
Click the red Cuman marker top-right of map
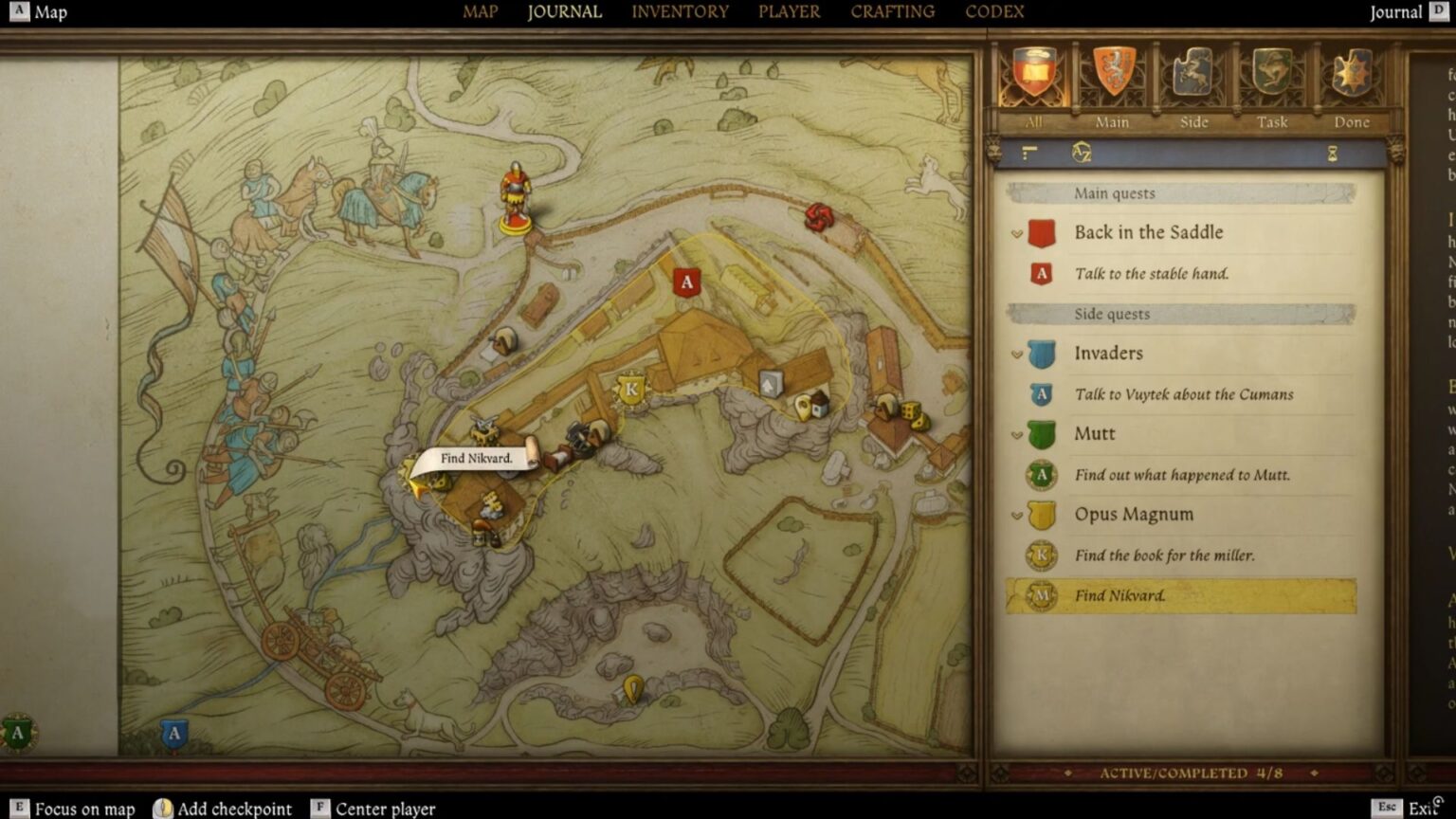click(x=821, y=215)
